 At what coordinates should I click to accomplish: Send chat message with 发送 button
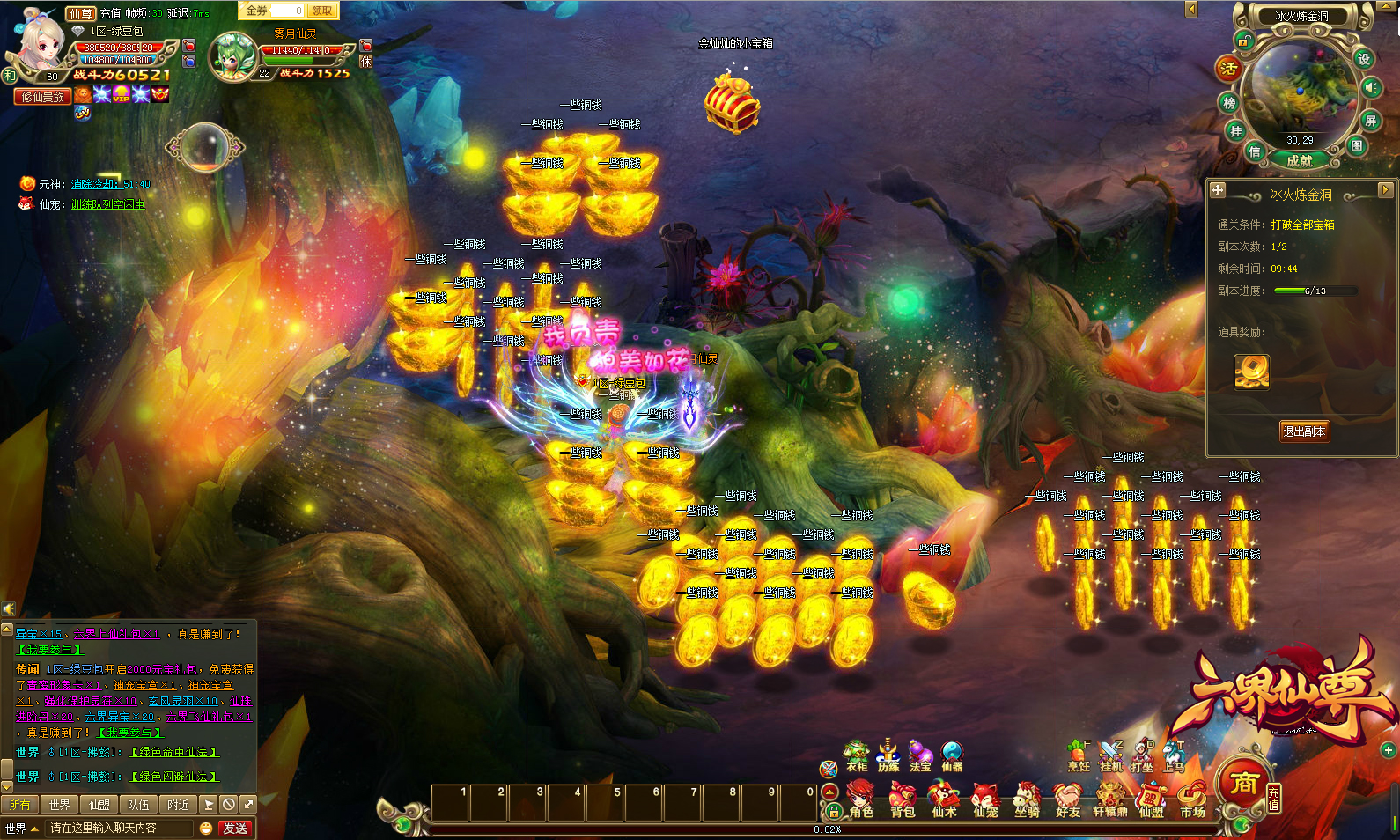tap(235, 829)
